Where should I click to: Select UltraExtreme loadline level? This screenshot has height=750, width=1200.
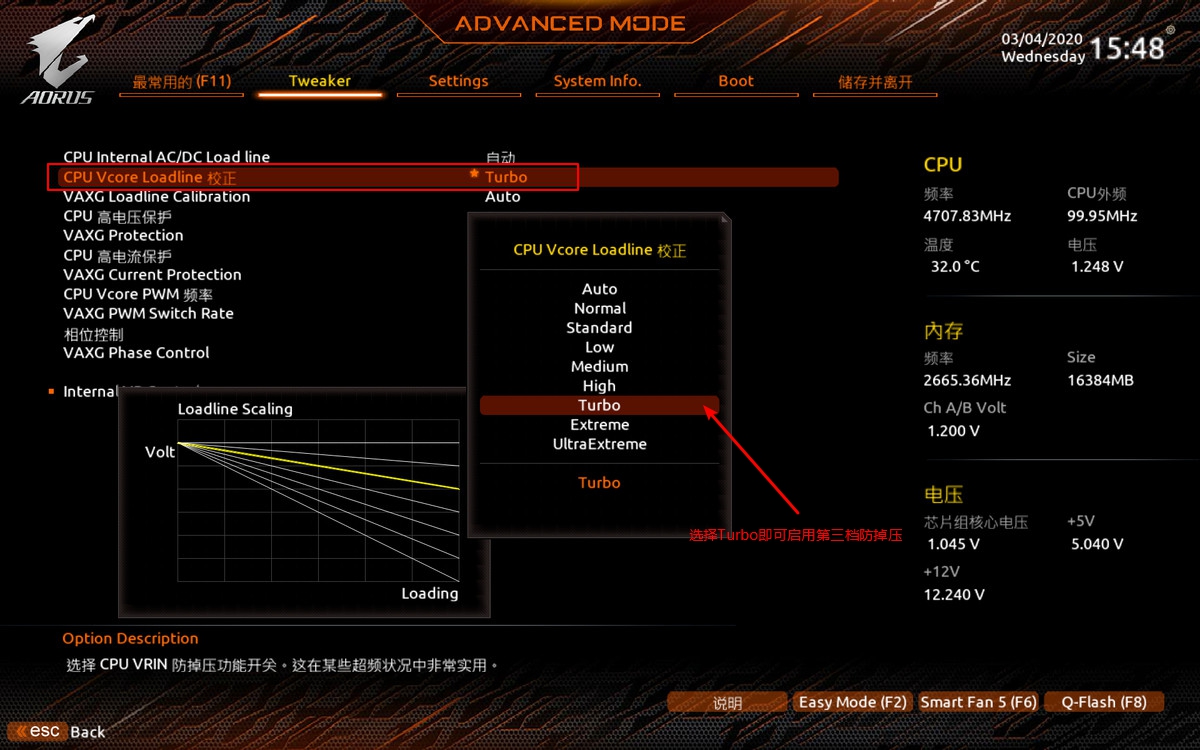[x=599, y=444]
